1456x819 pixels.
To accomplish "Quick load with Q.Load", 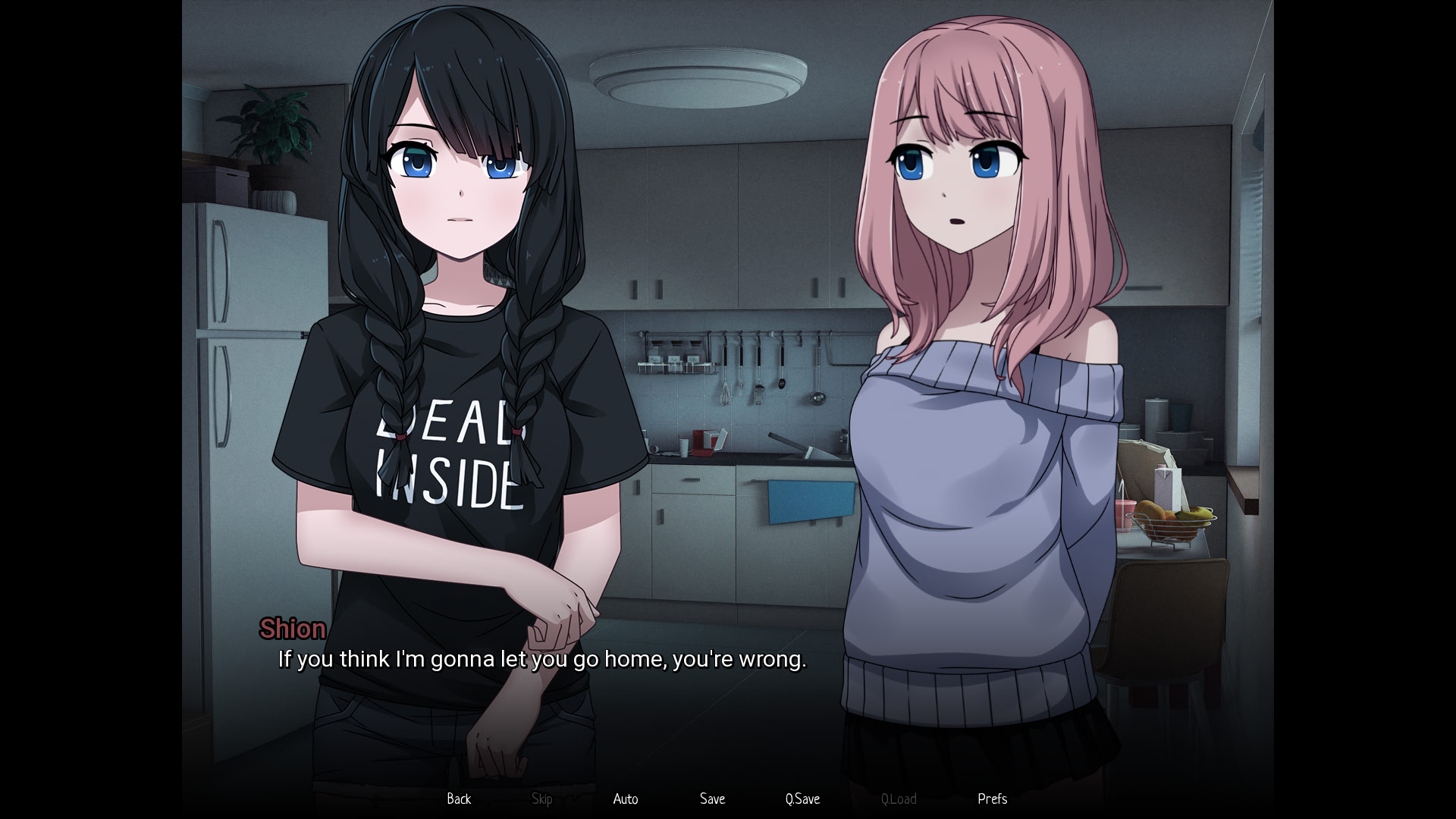I will (899, 799).
